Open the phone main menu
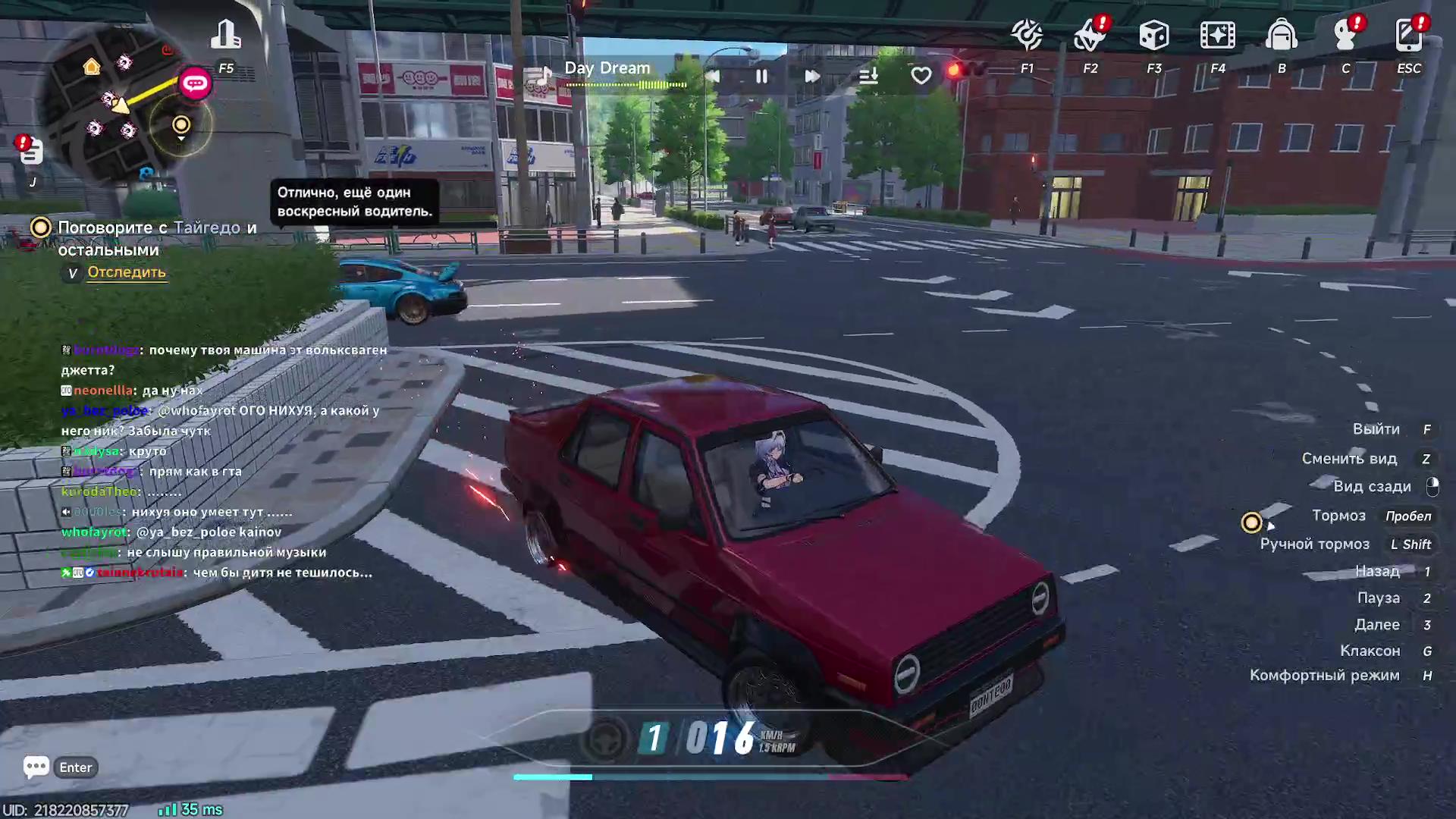Viewport: 1456px width, 819px height. click(x=1408, y=35)
